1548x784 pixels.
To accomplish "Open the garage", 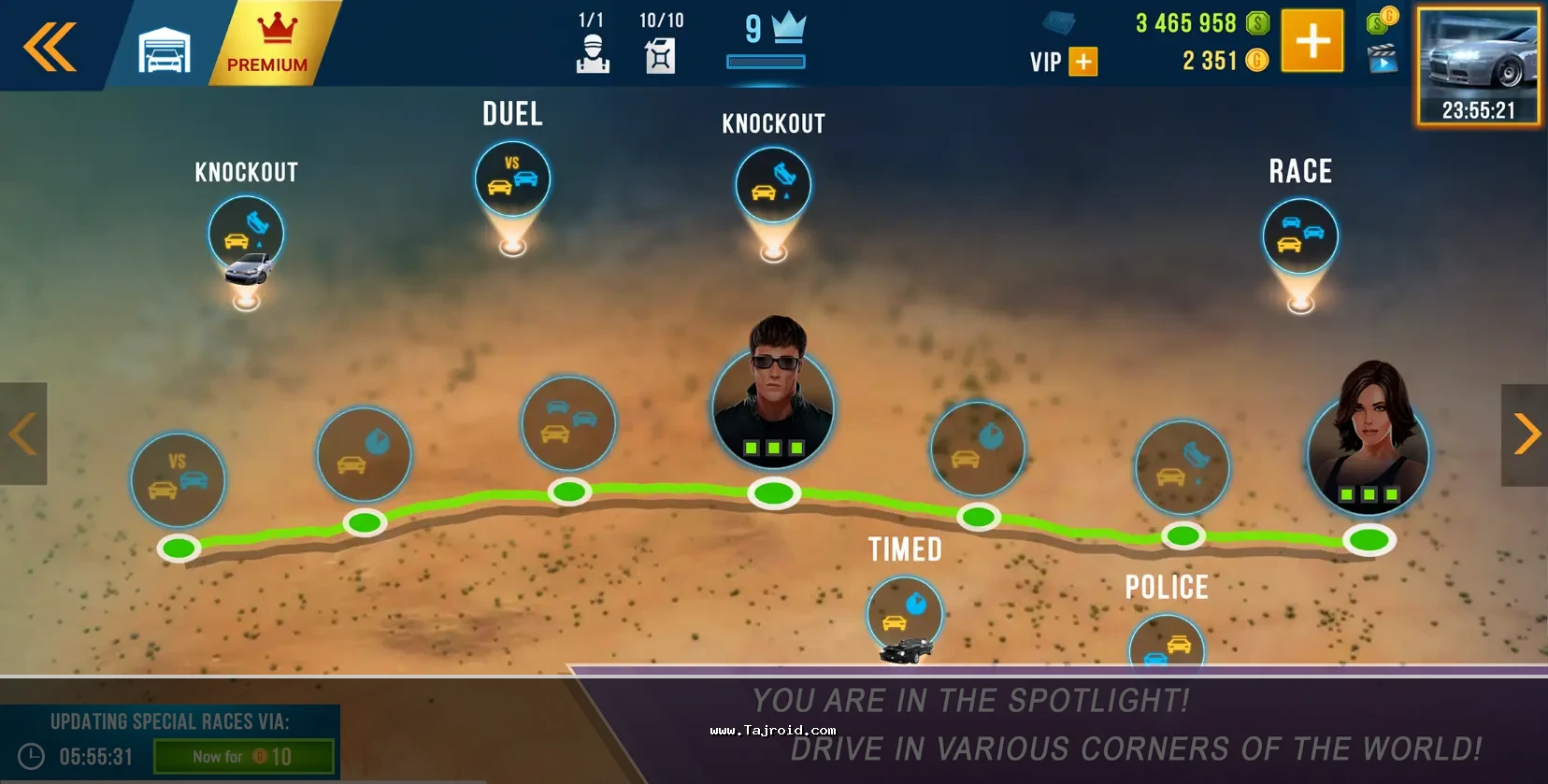I will tap(165, 50).
